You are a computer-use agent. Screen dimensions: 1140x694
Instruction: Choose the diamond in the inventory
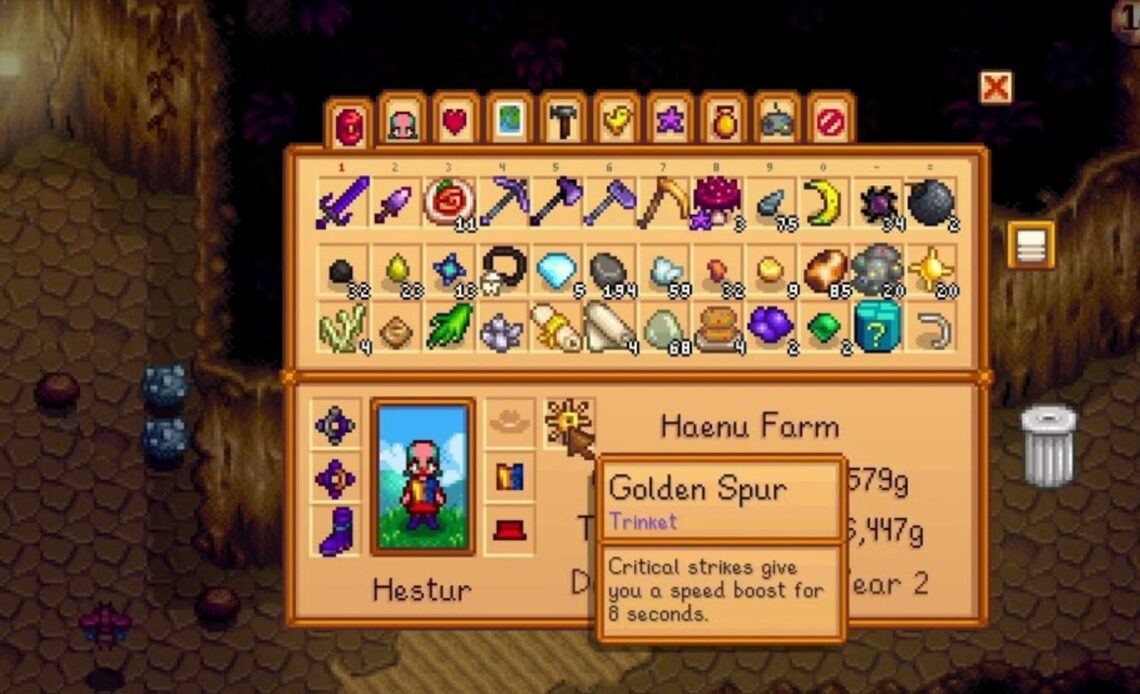pos(557,270)
